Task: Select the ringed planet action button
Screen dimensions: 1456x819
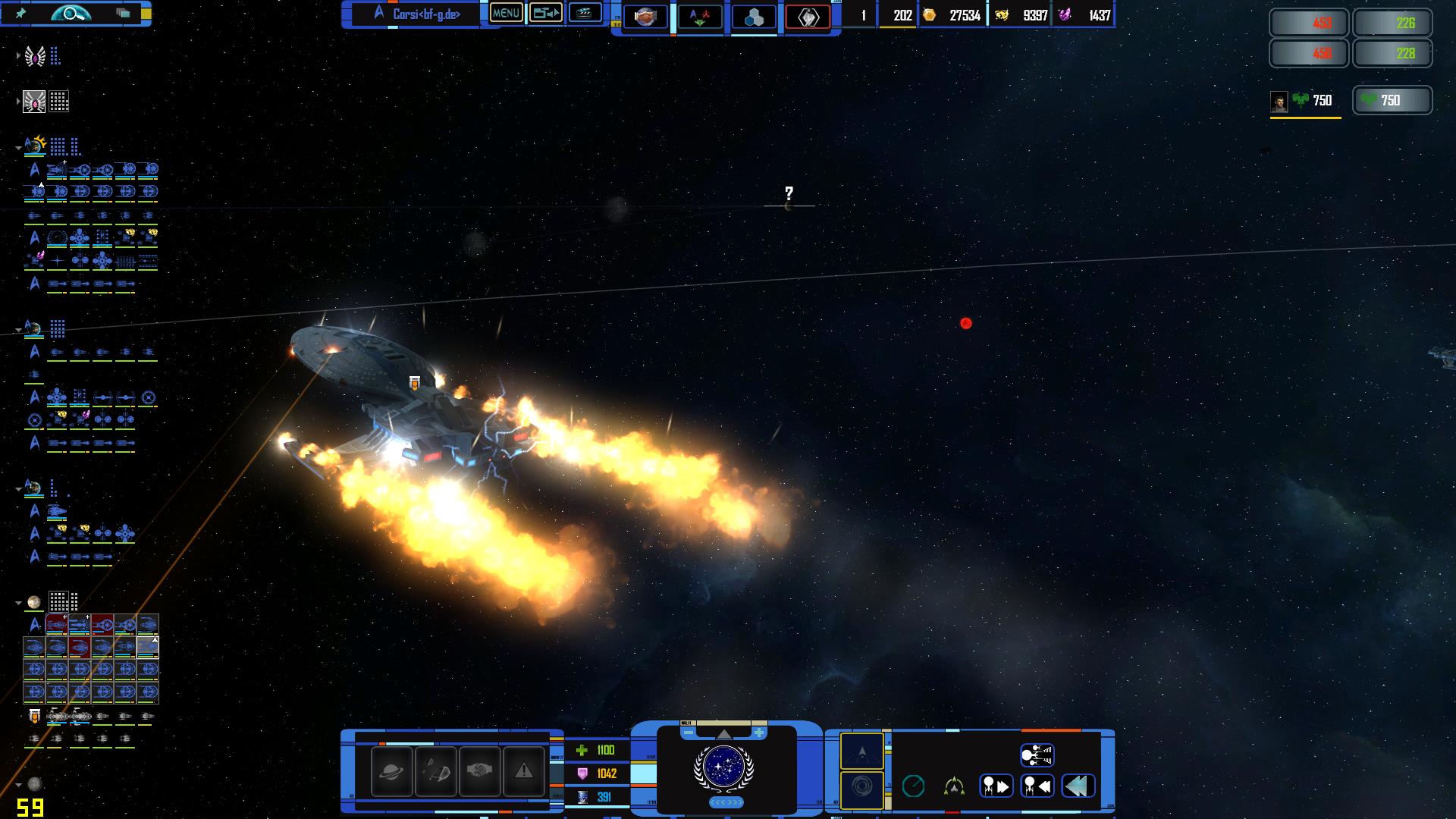Action: [391, 772]
